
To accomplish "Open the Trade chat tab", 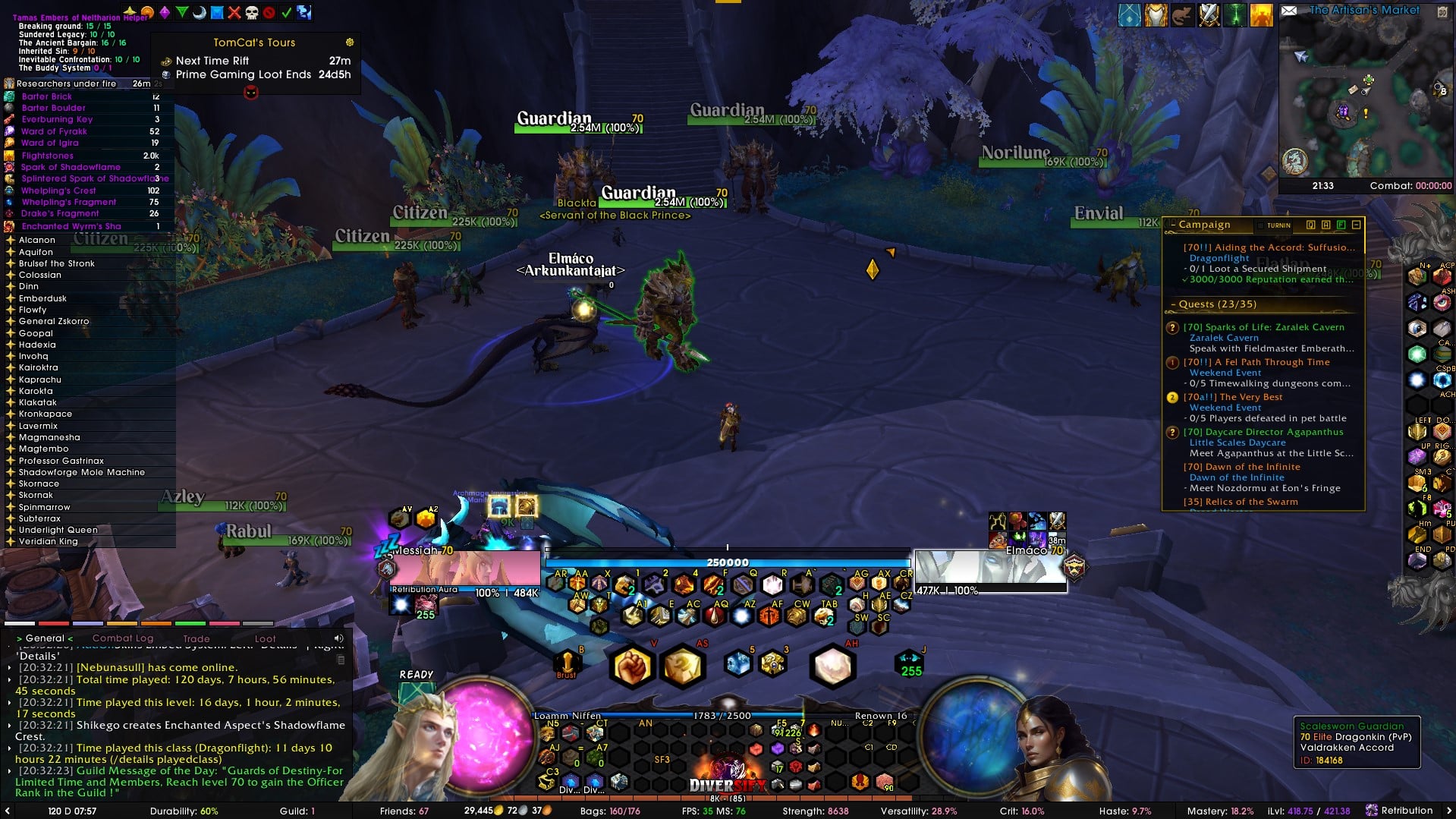I will (196, 639).
